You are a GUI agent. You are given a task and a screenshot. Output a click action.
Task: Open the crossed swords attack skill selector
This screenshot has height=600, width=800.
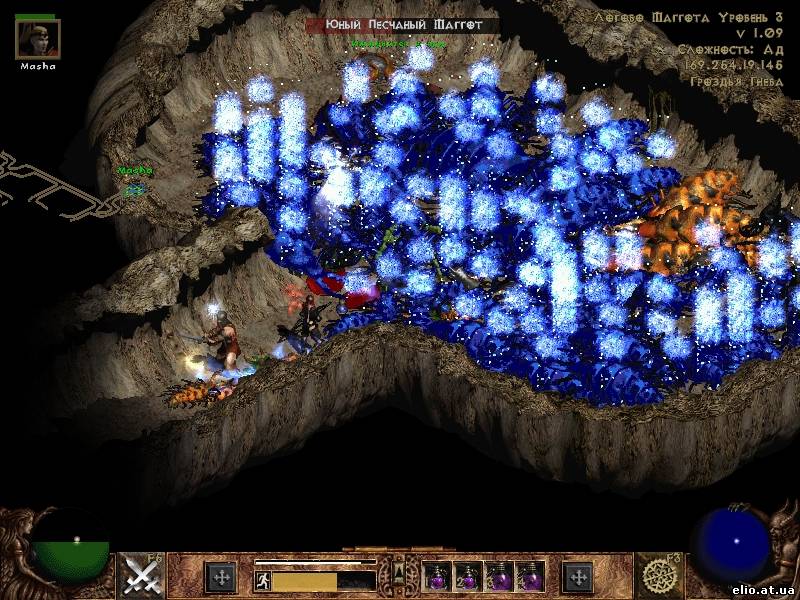coord(142,575)
